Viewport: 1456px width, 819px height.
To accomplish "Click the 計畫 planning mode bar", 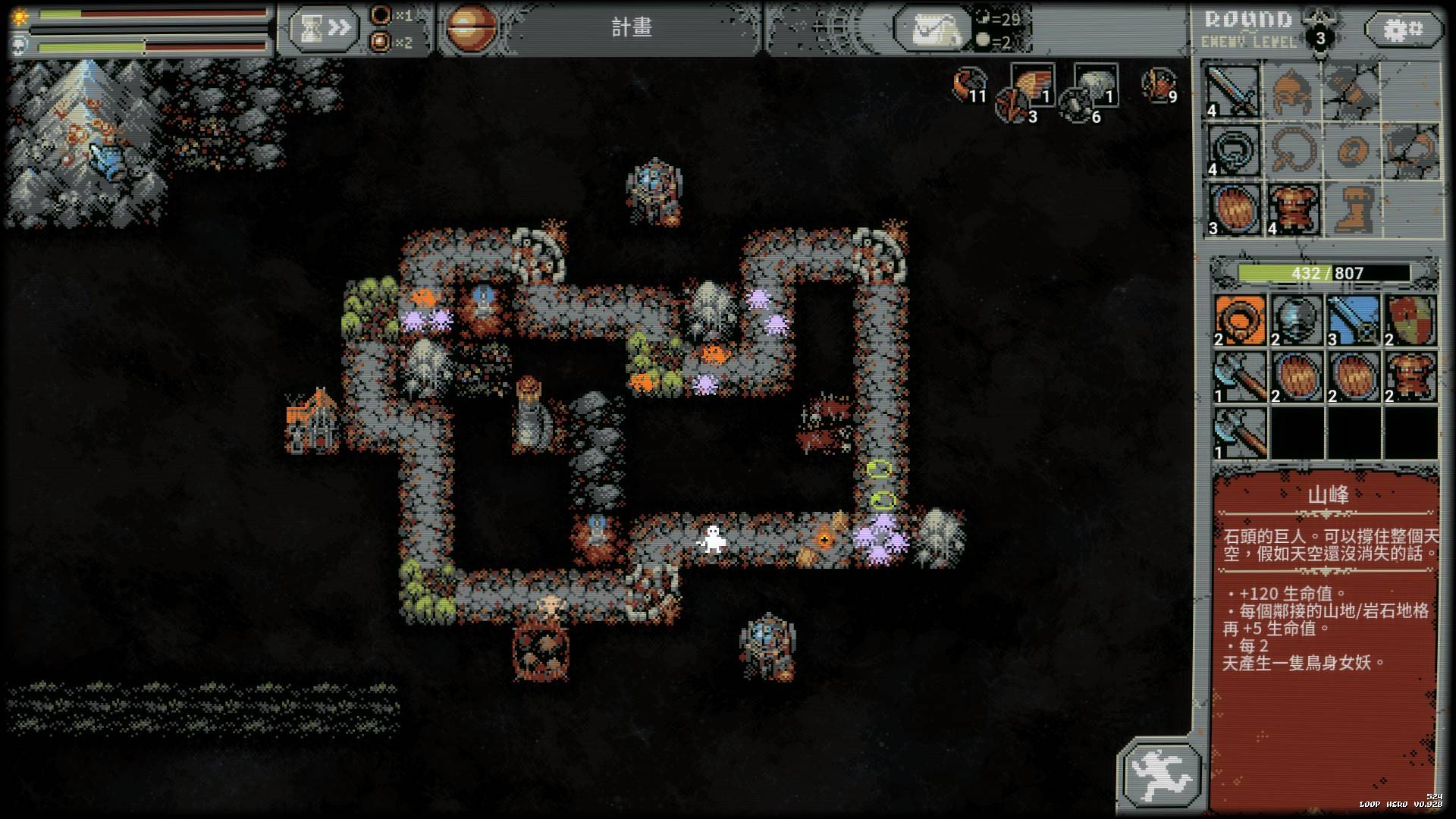I will (631, 29).
